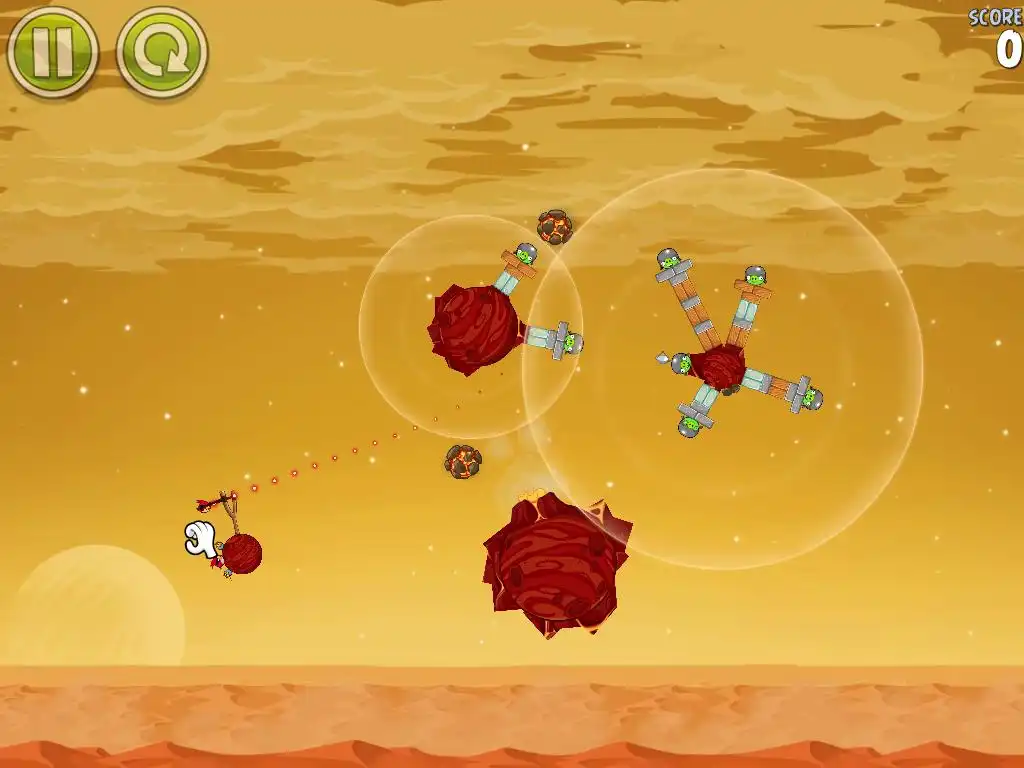Pause the game with the pause button
This screenshot has width=1024, height=768.
click(x=52, y=51)
